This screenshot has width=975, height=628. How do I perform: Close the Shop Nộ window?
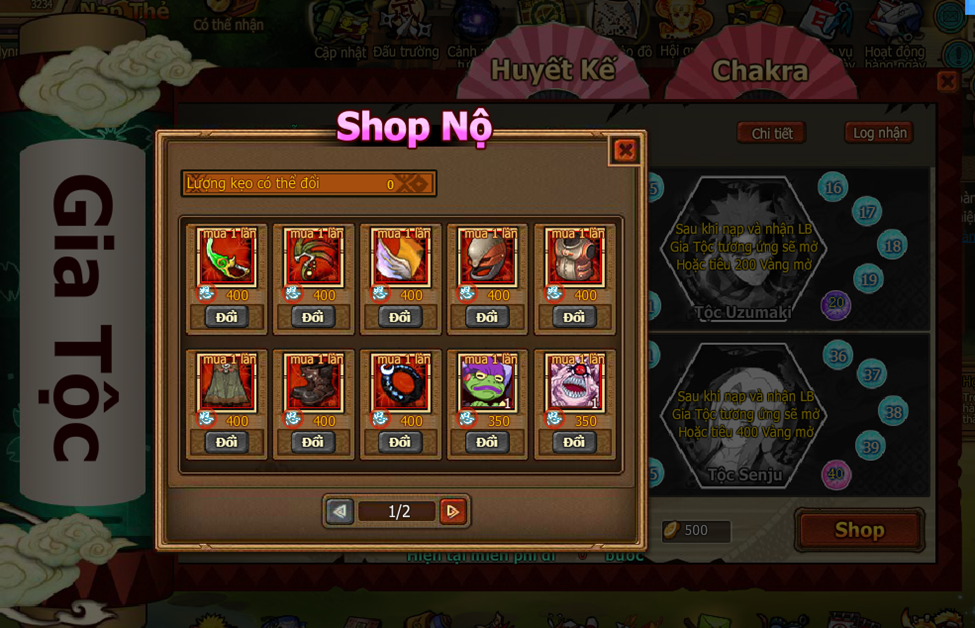pos(625,151)
